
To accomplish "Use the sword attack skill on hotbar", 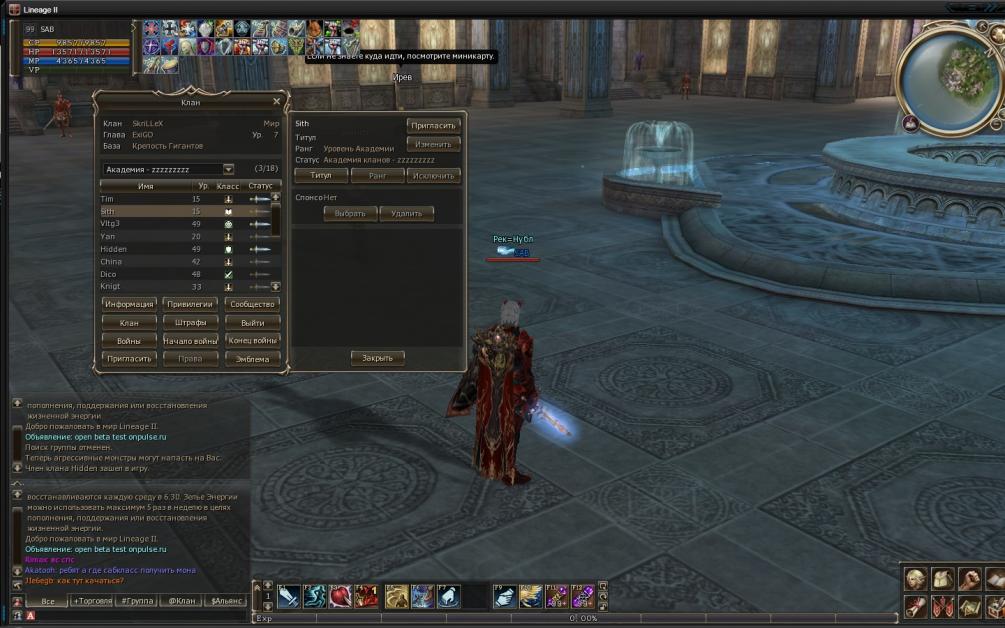I will pos(290,596).
